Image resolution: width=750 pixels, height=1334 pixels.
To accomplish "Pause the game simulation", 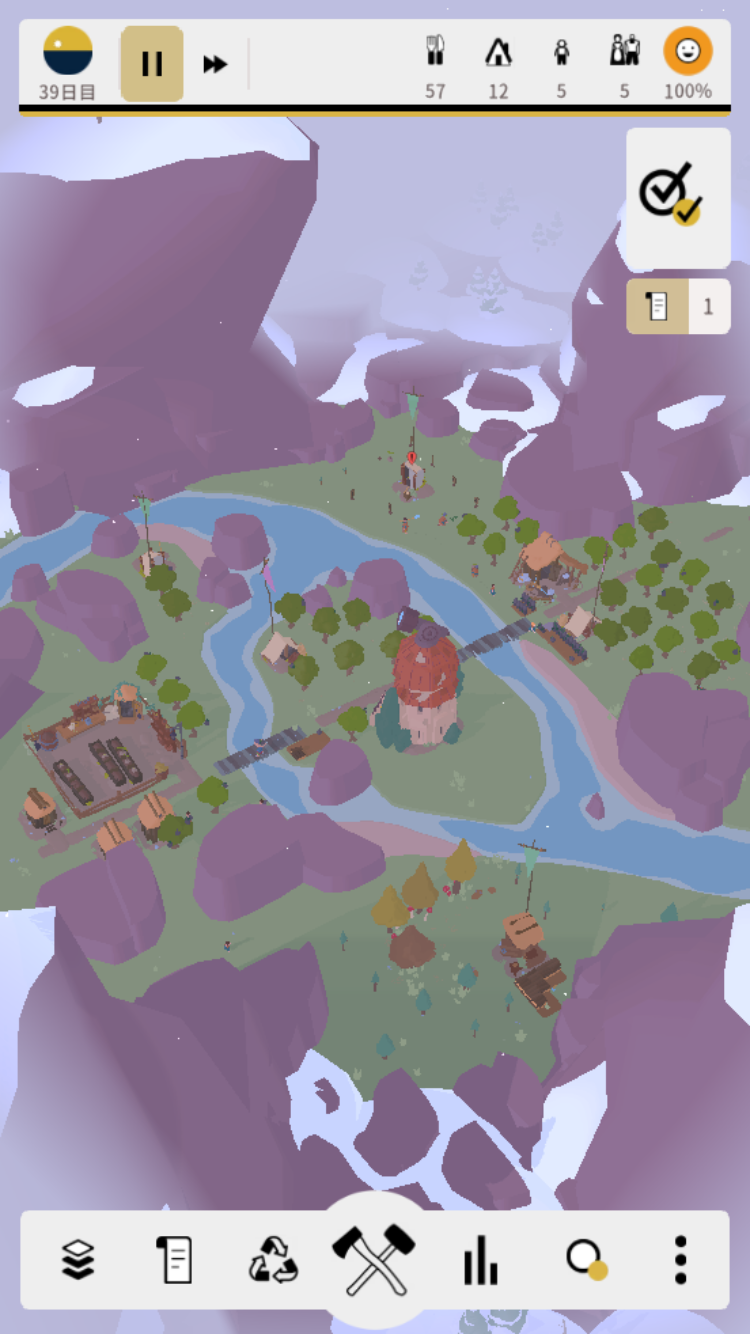I will pos(152,64).
